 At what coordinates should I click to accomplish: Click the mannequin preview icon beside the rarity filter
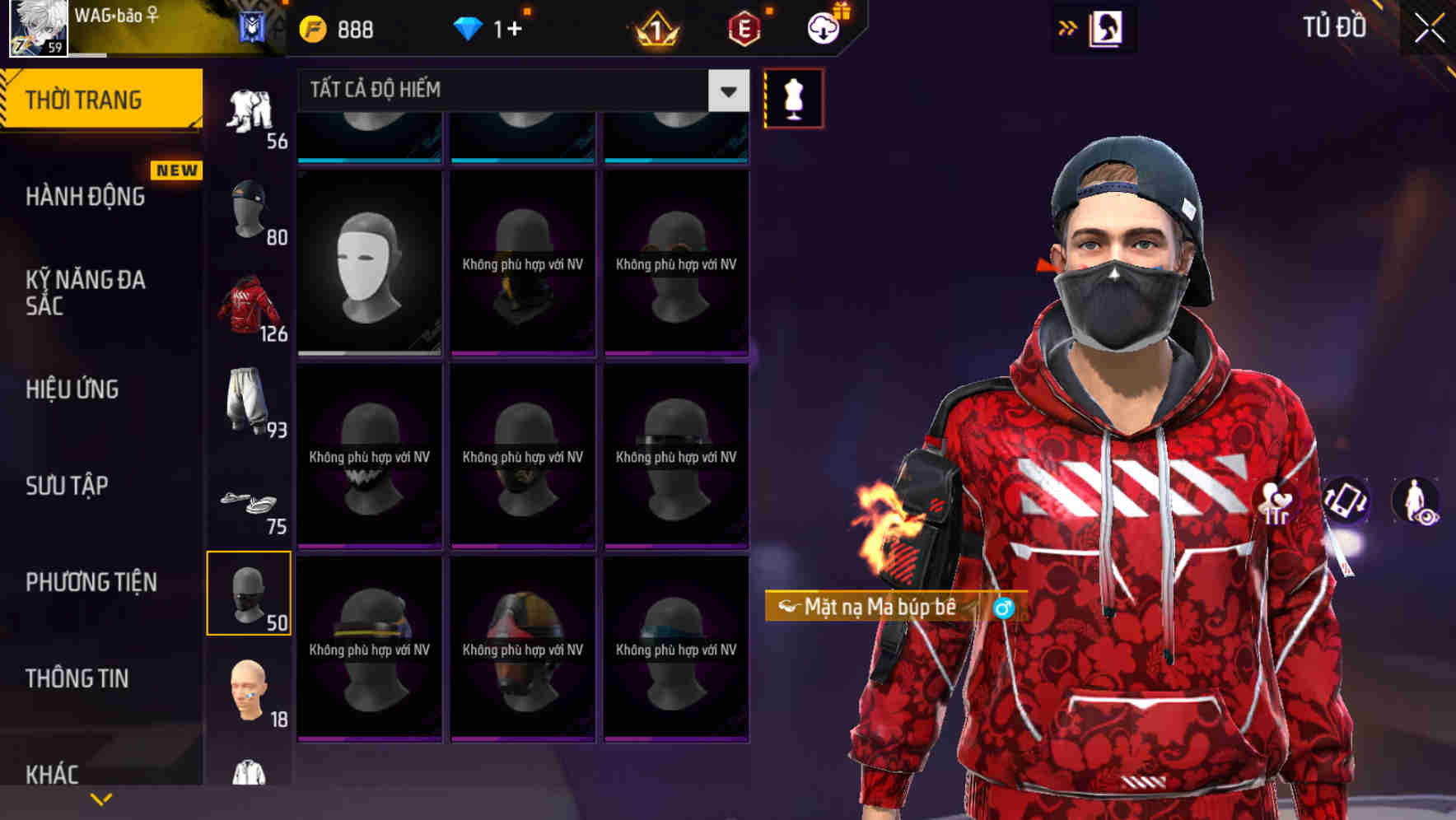pos(793,96)
